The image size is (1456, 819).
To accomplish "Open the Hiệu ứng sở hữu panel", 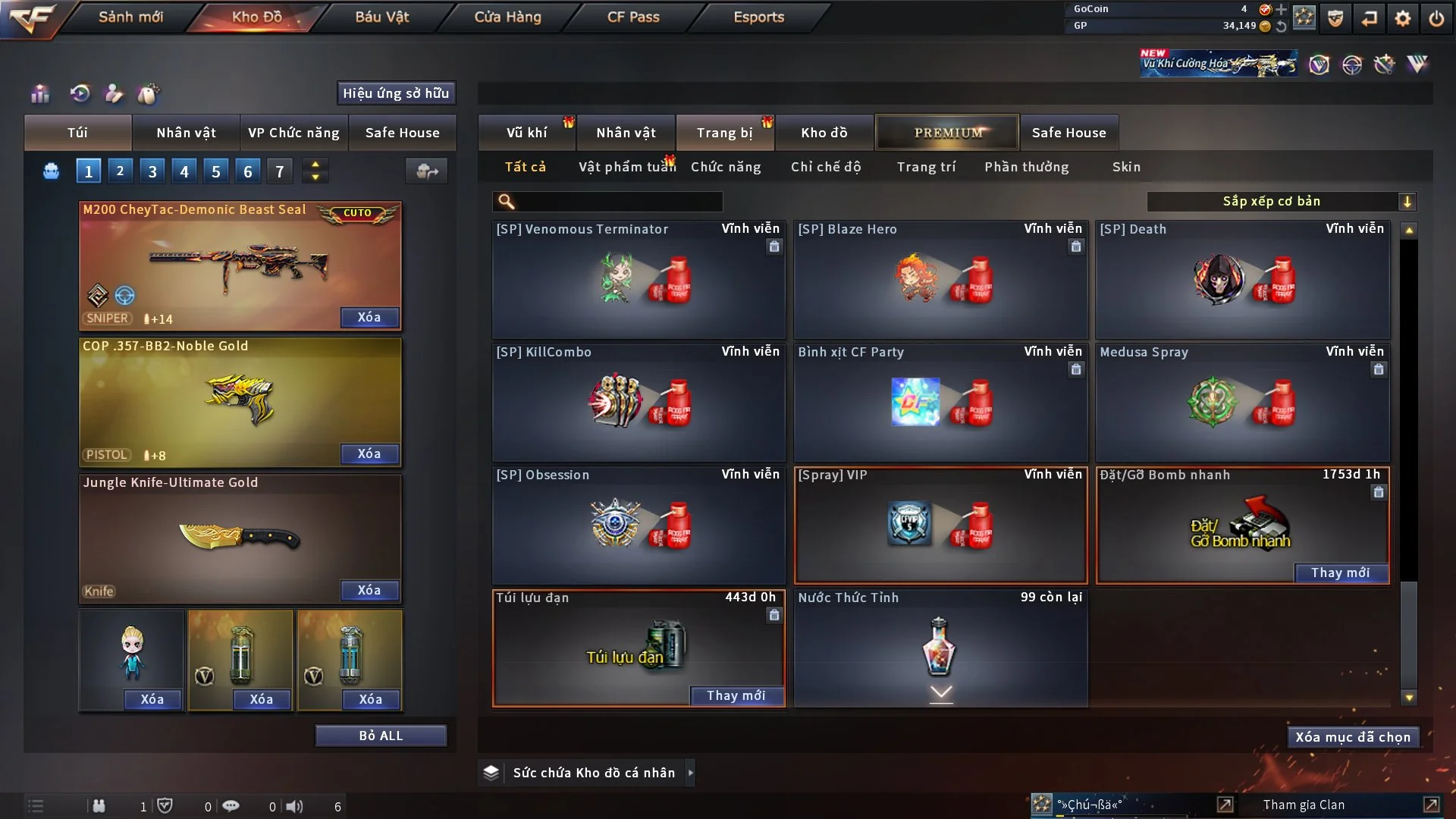I will [x=396, y=93].
